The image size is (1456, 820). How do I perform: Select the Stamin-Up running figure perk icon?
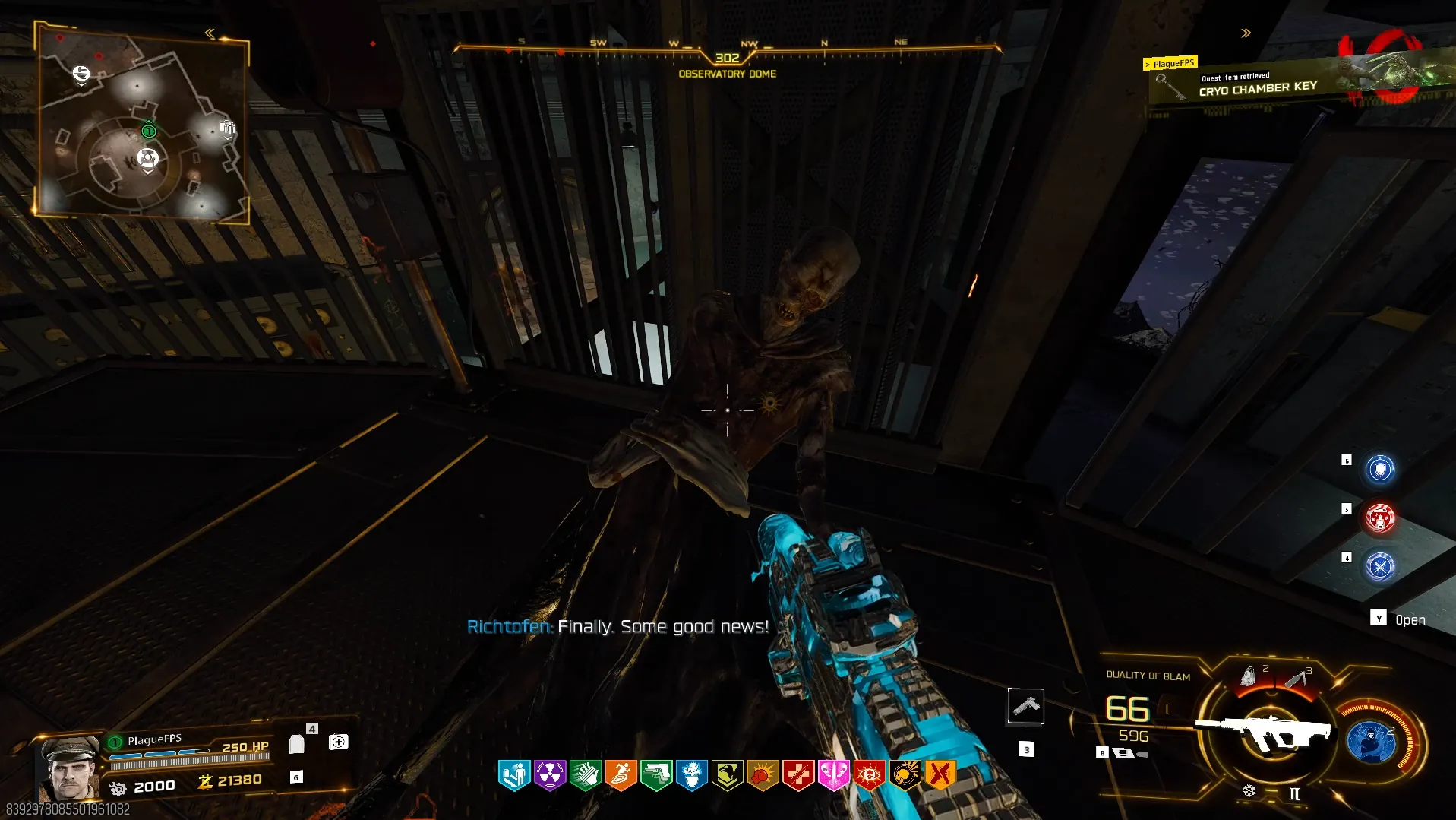[621, 775]
